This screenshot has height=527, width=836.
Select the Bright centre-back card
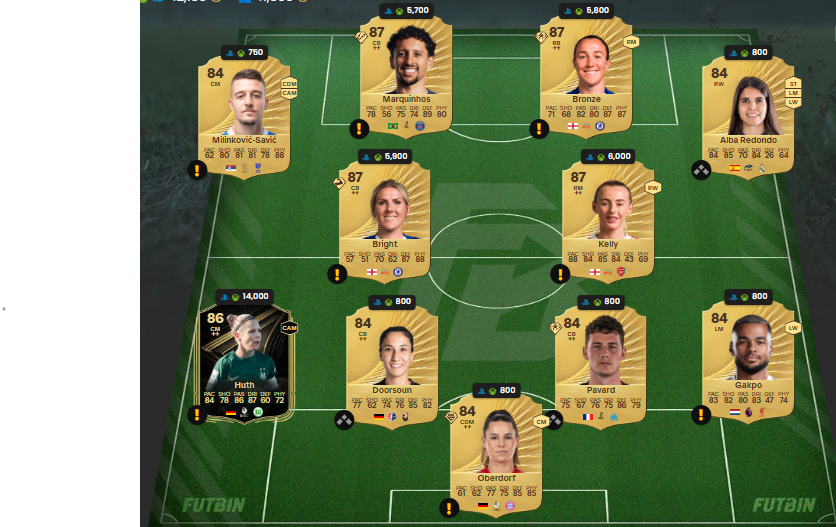click(384, 215)
